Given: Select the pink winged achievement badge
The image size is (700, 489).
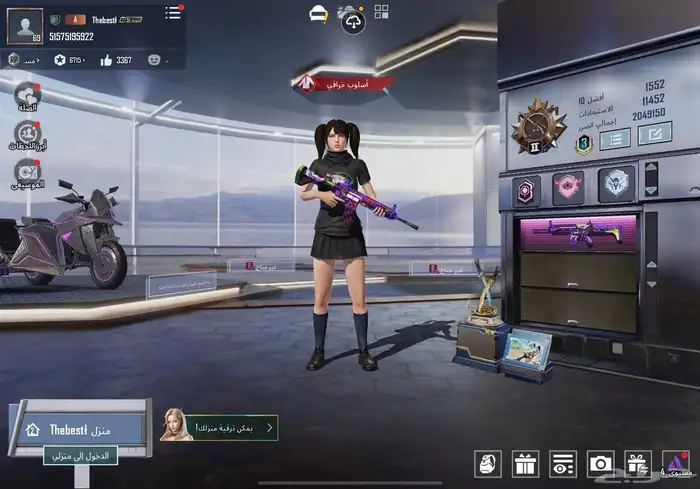Looking at the screenshot, I should (x=568, y=187).
